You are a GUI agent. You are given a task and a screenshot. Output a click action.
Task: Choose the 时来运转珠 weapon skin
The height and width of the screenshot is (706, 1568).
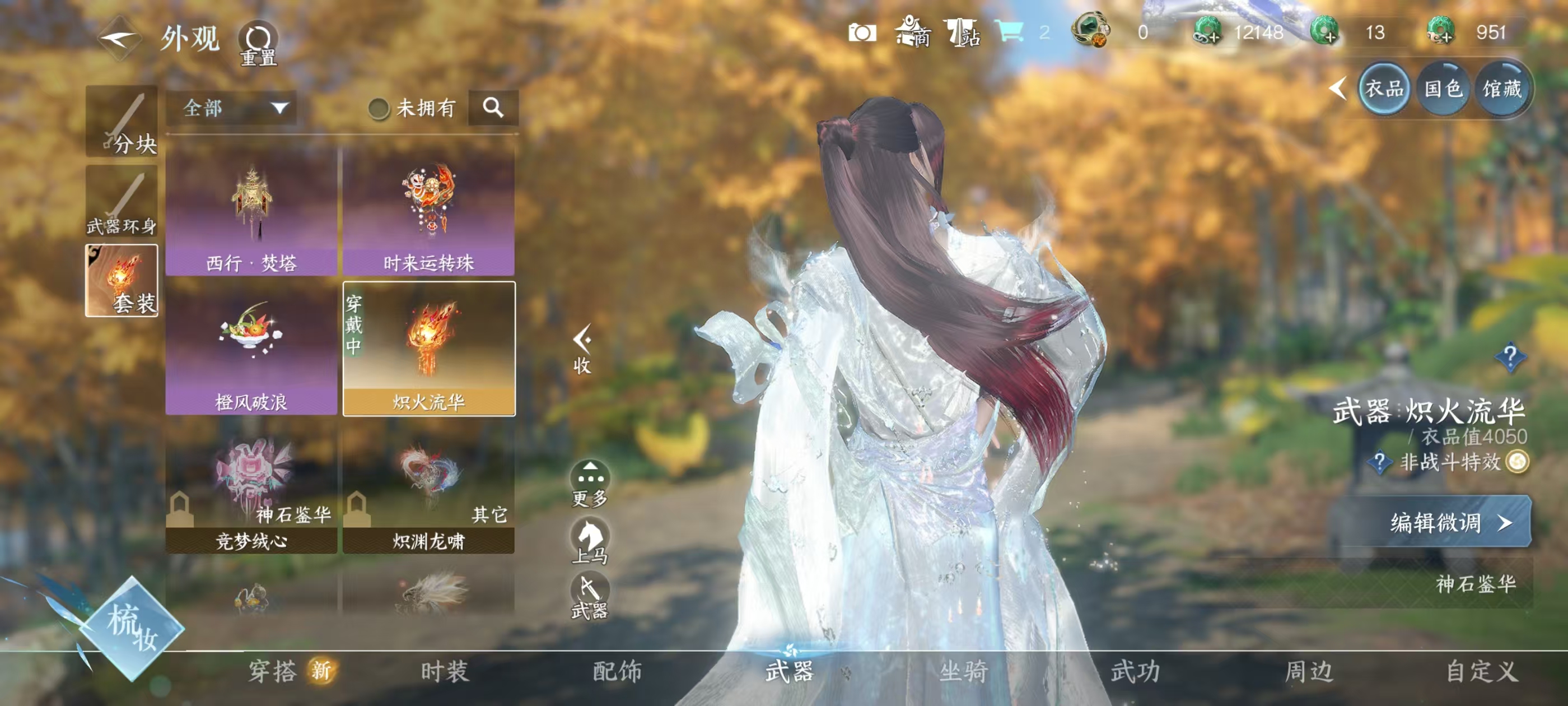coord(428,210)
